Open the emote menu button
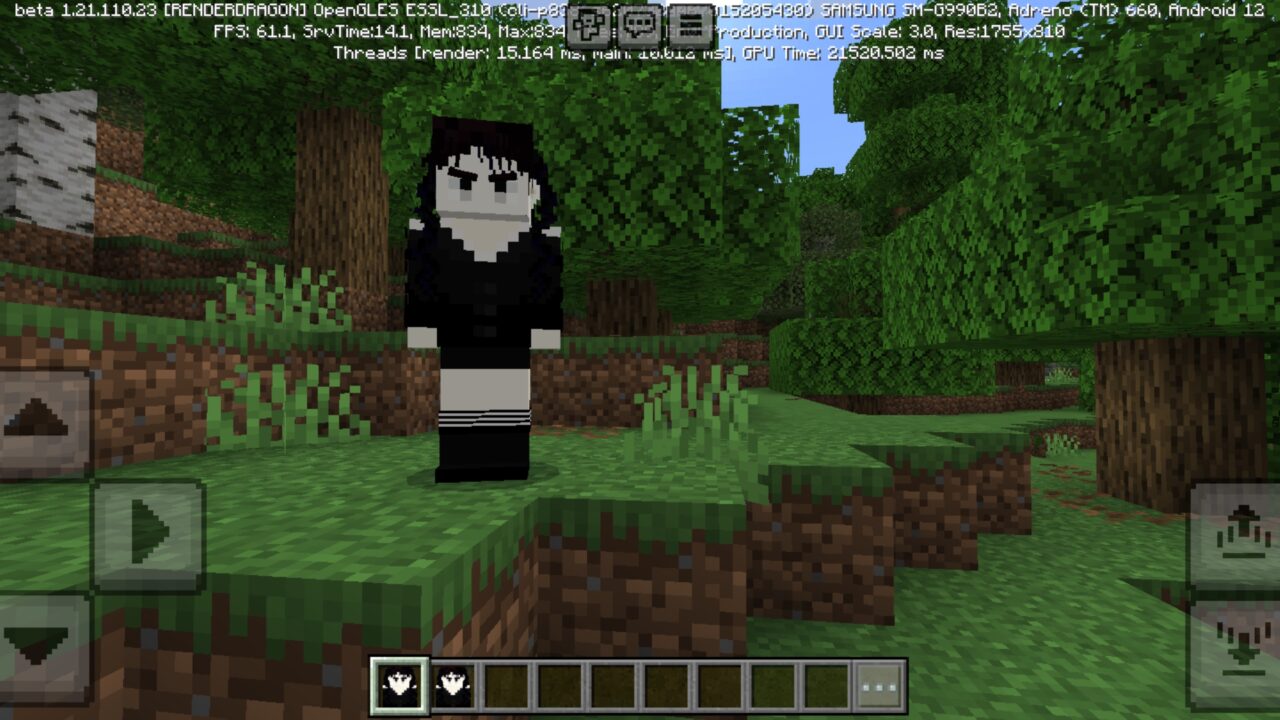Viewport: 1280px width, 720px height. point(588,24)
